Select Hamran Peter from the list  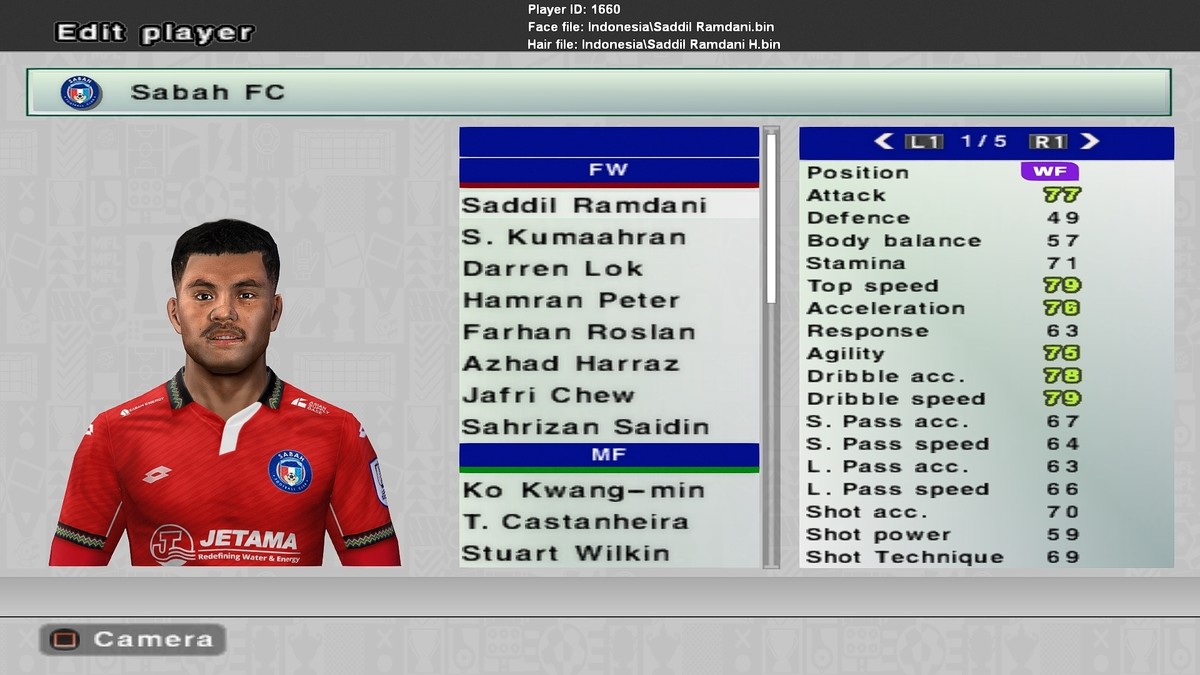click(571, 300)
